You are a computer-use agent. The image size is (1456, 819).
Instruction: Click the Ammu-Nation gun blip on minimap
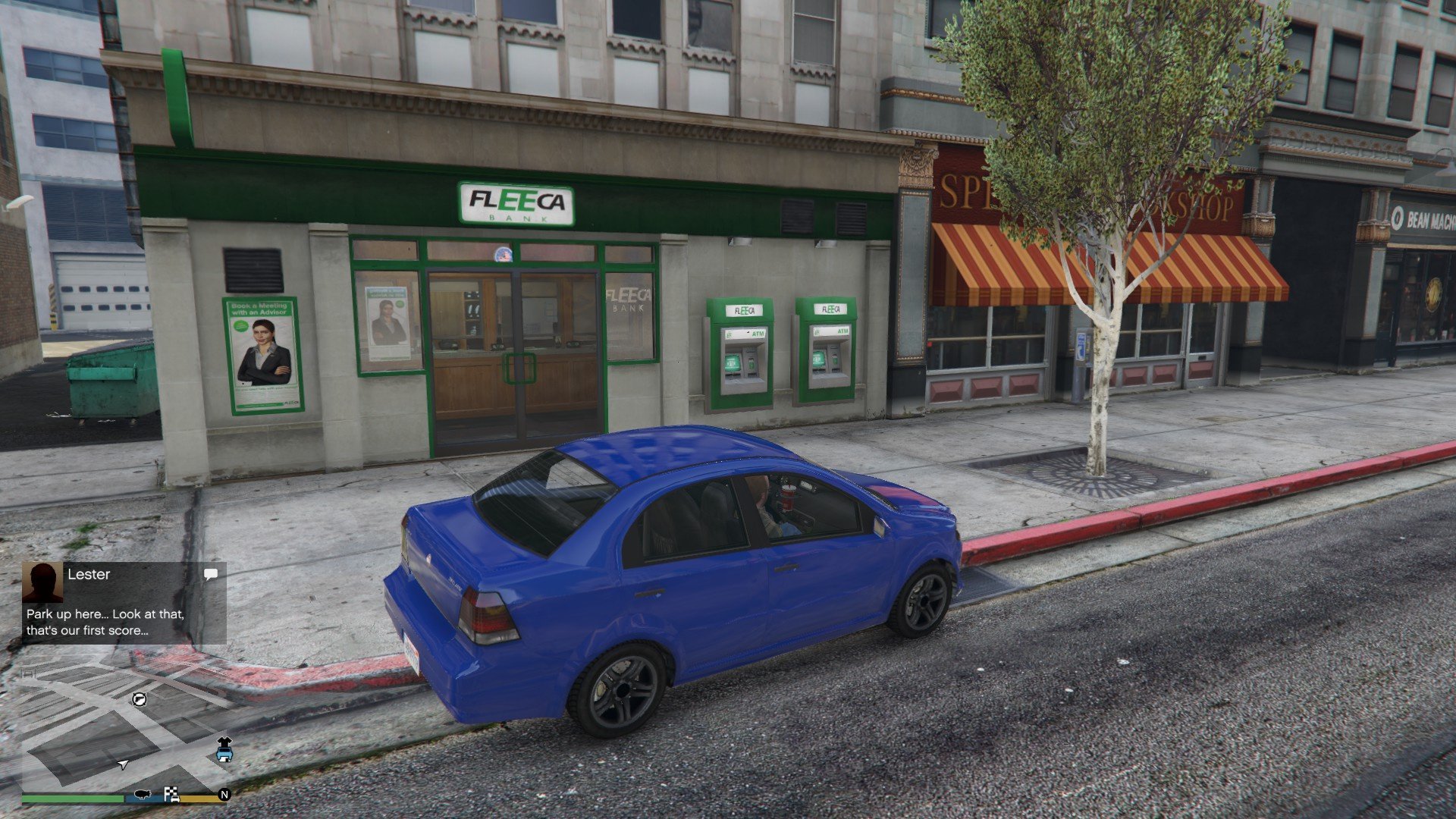tap(140, 699)
